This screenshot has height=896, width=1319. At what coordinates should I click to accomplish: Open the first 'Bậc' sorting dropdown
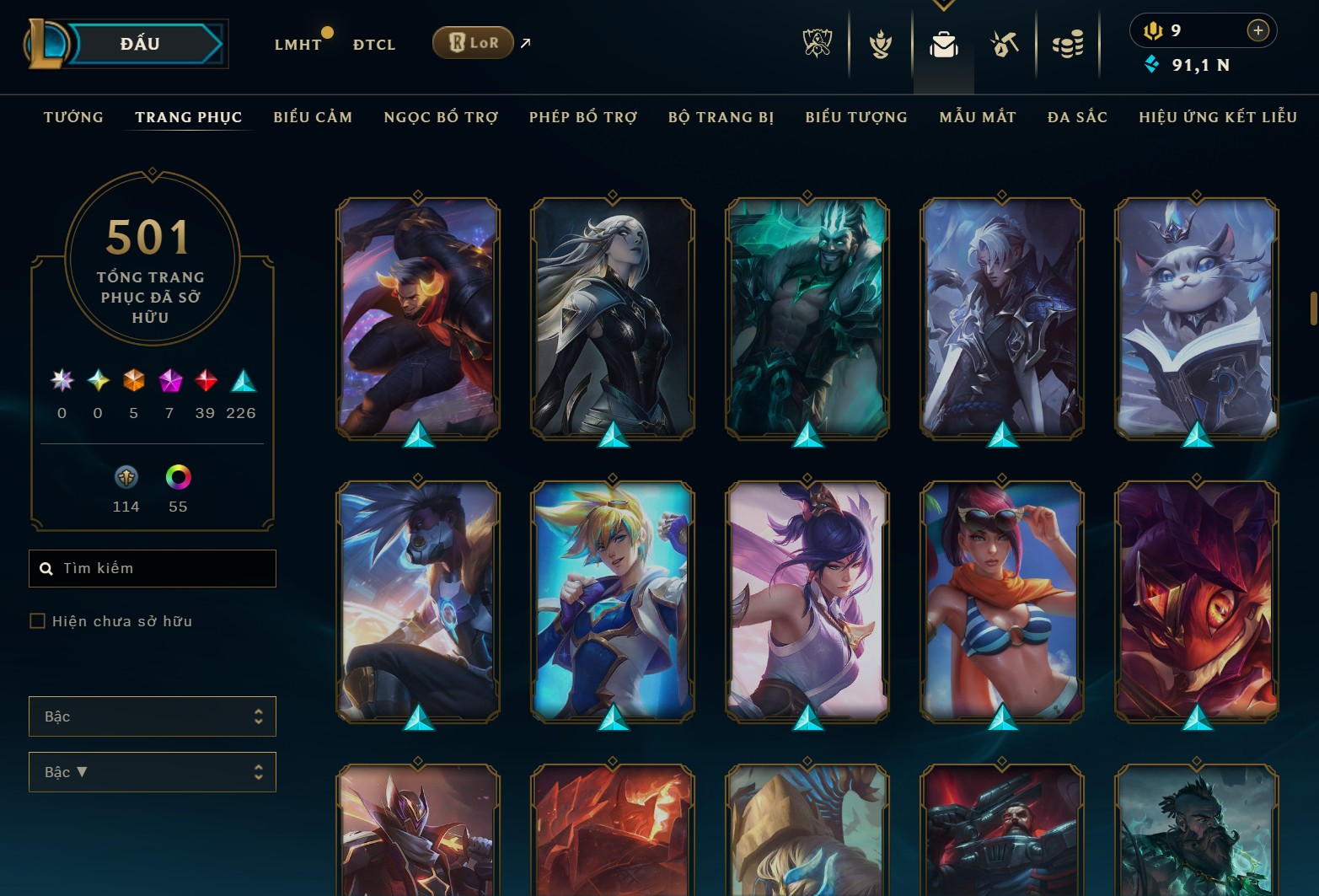[x=152, y=716]
